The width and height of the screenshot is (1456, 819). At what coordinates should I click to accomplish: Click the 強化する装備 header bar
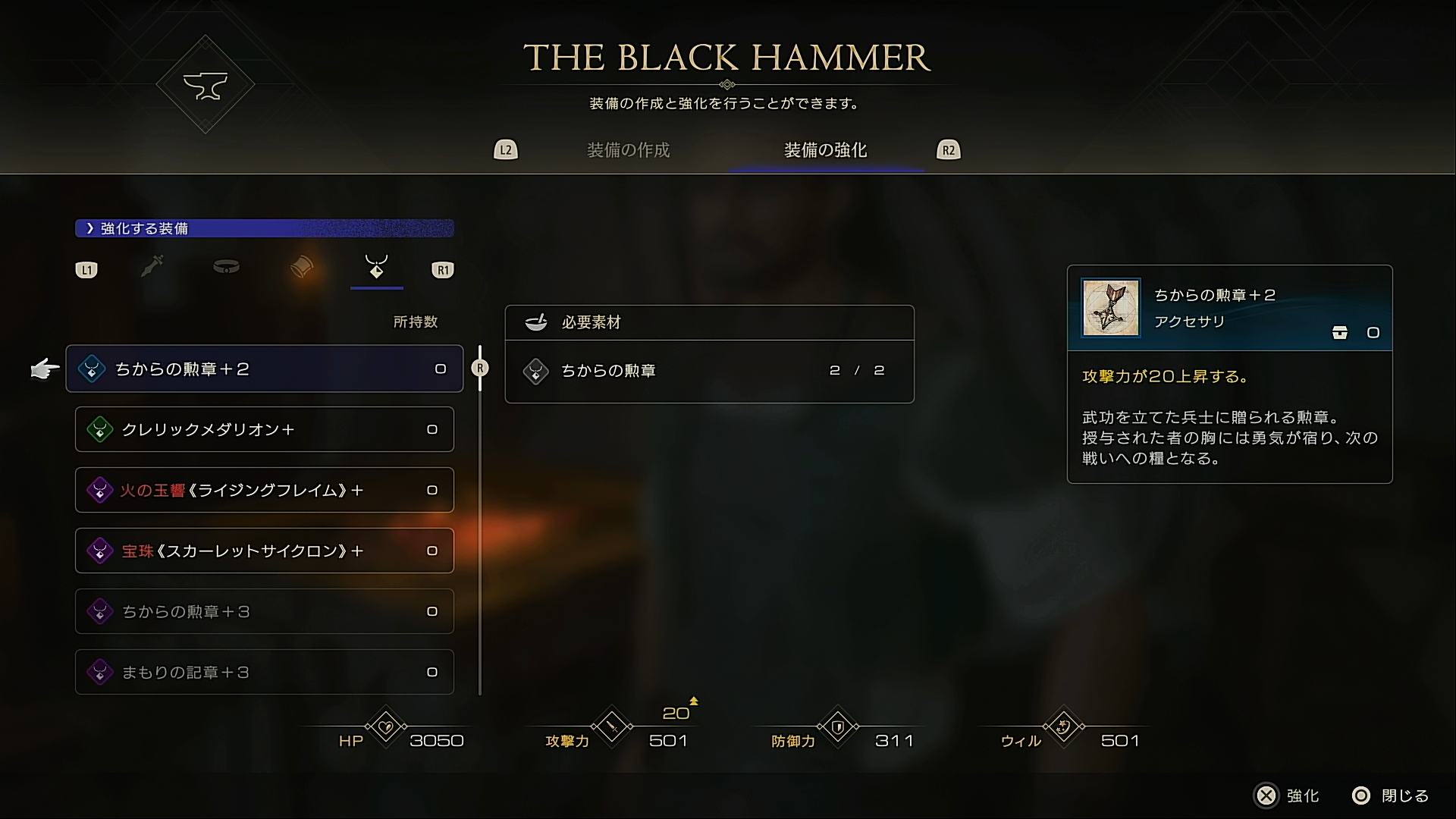click(264, 228)
